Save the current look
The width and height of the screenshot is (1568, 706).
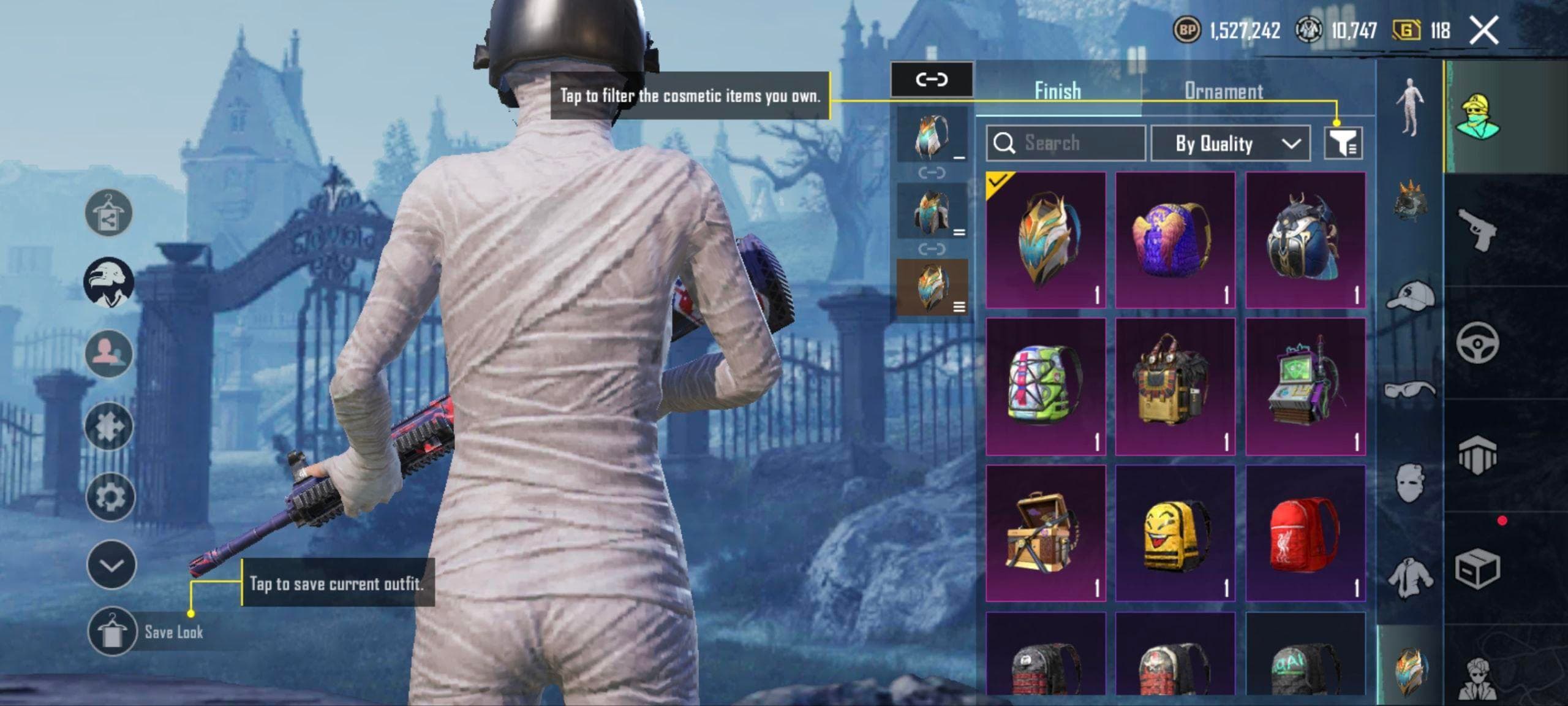(111, 632)
